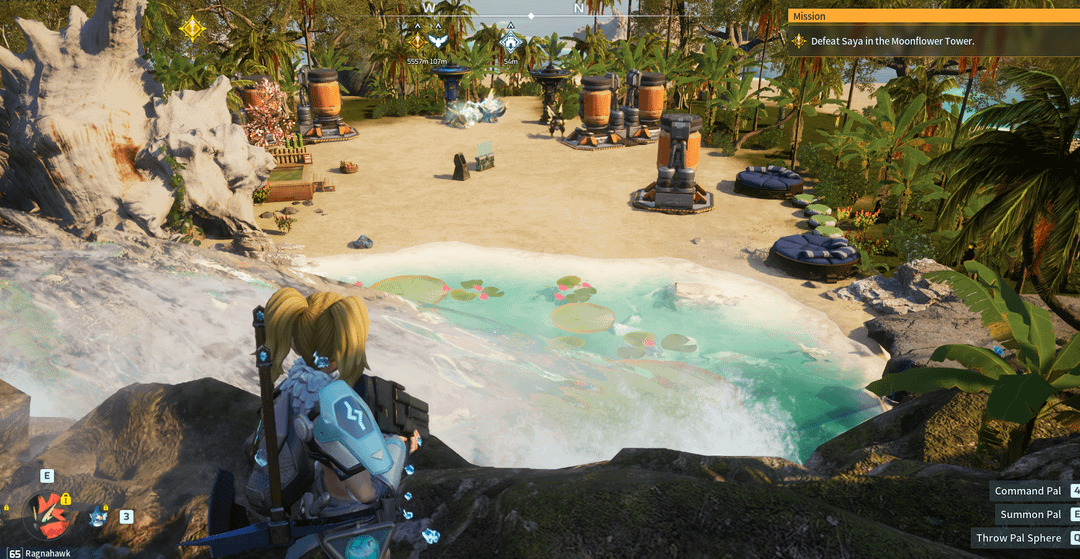
Task: Click the white winged compass marker
Action: point(437,41)
